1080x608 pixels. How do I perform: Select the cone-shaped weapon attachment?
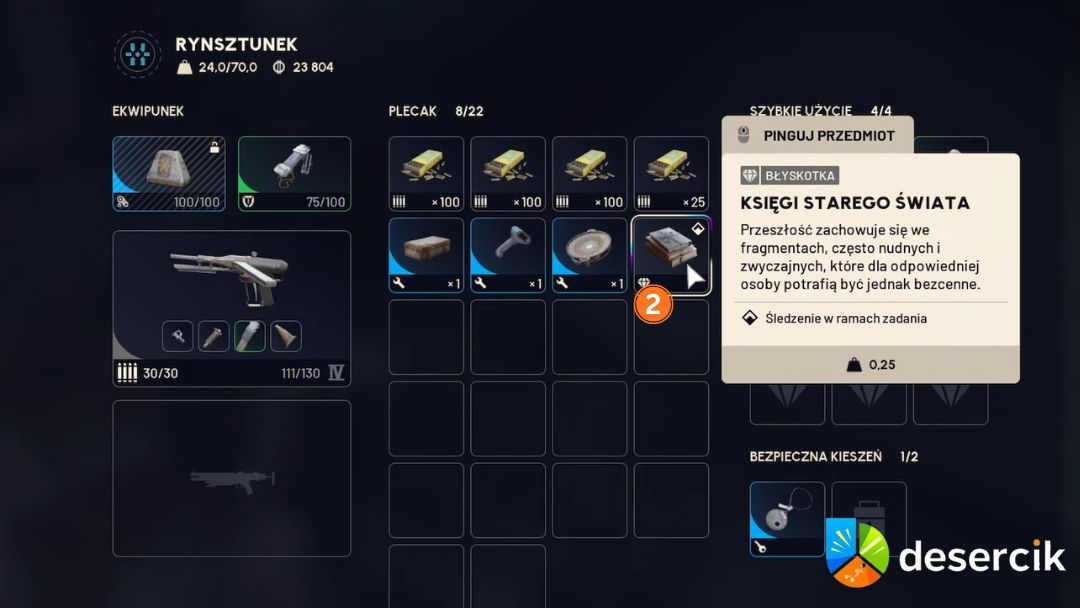coord(285,336)
